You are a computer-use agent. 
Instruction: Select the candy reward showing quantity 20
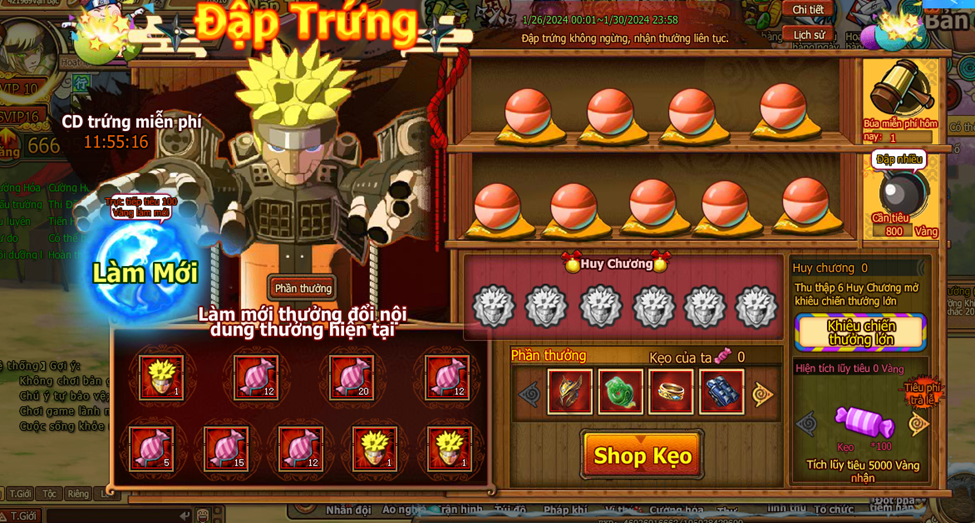click(351, 378)
